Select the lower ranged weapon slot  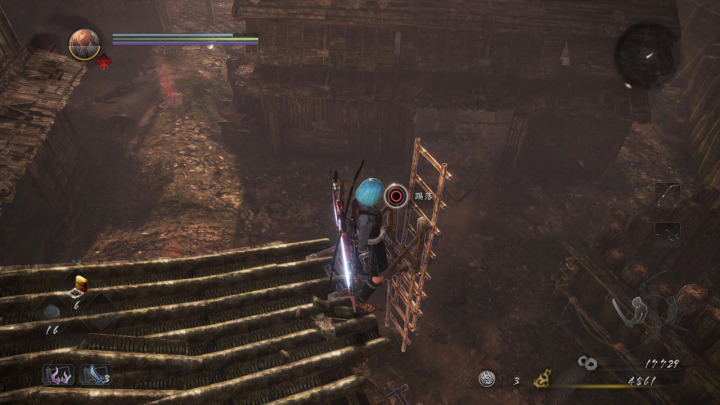coord(668,233)
